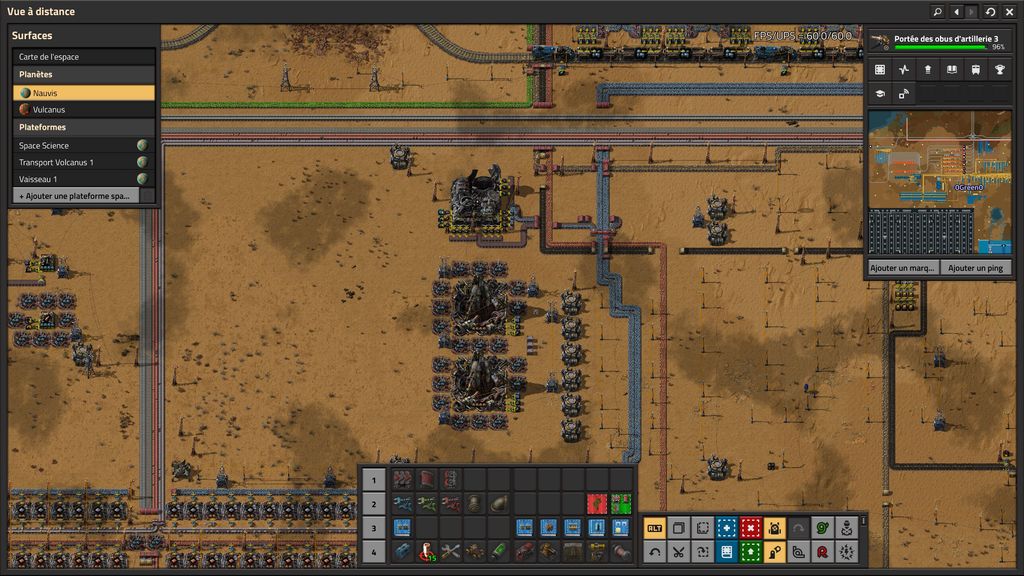Select the Nauvis planet surface
Screen dimensions: 1024x576
[84, 92]
